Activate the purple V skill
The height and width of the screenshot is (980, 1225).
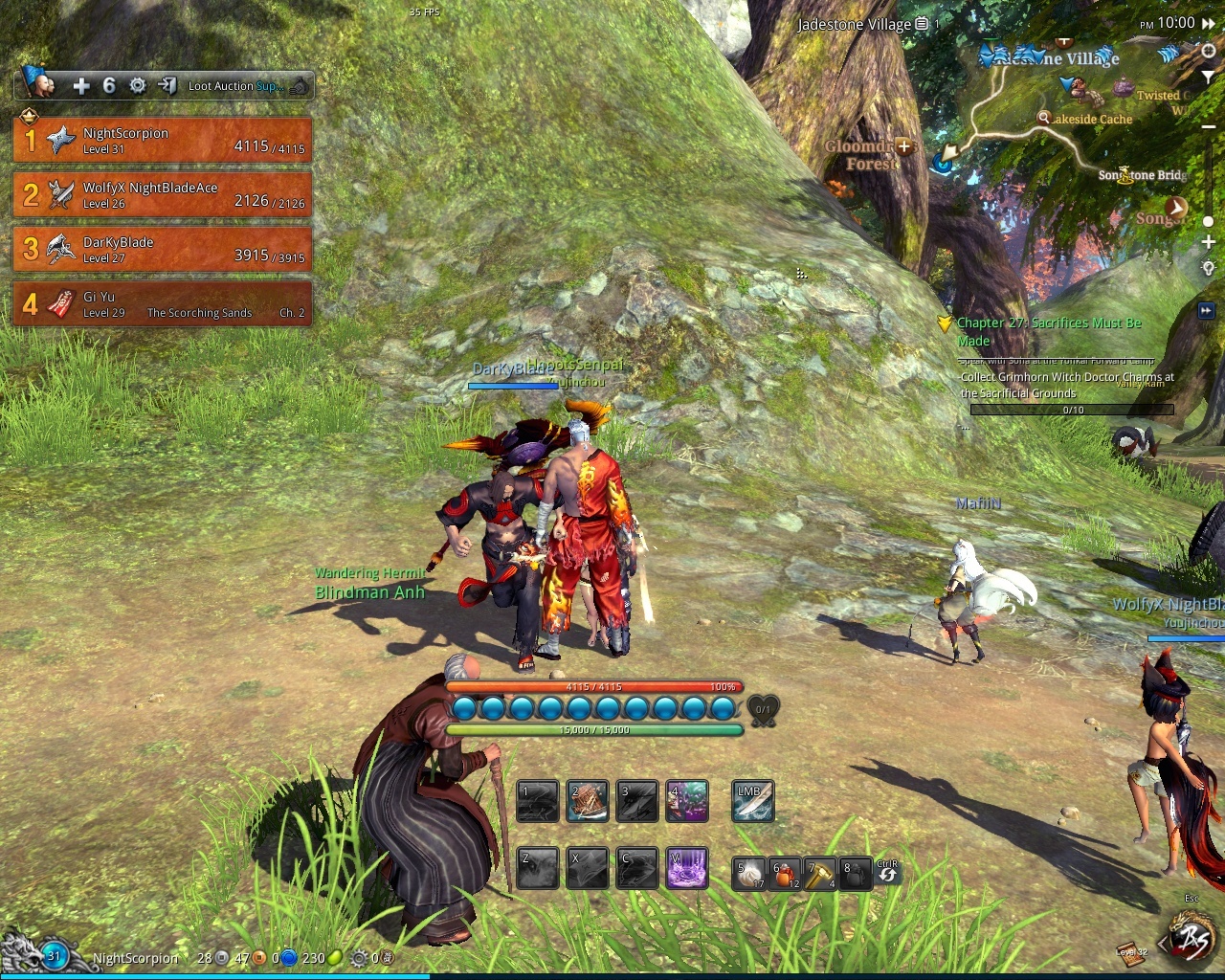click(687, 869)
